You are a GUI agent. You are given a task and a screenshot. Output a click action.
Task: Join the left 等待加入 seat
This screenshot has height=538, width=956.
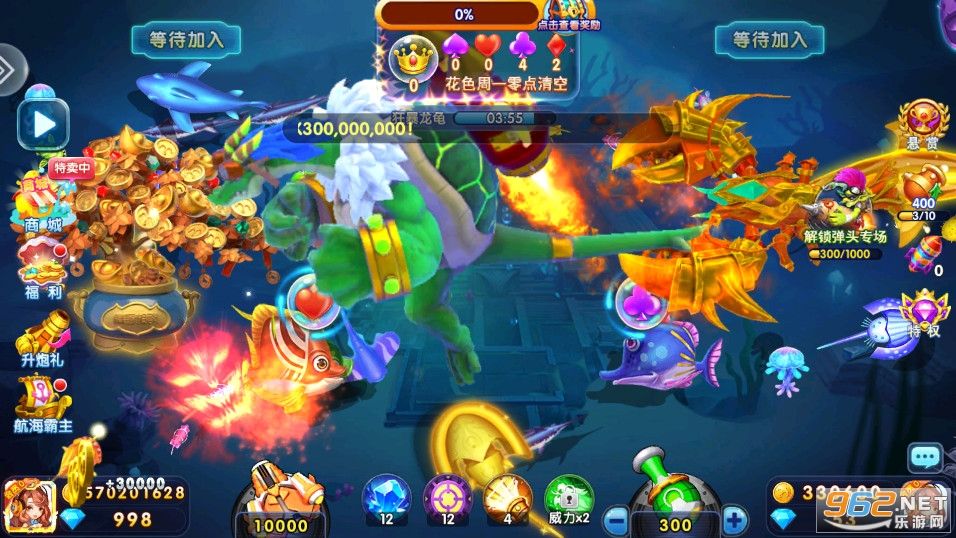pos(186,40)
